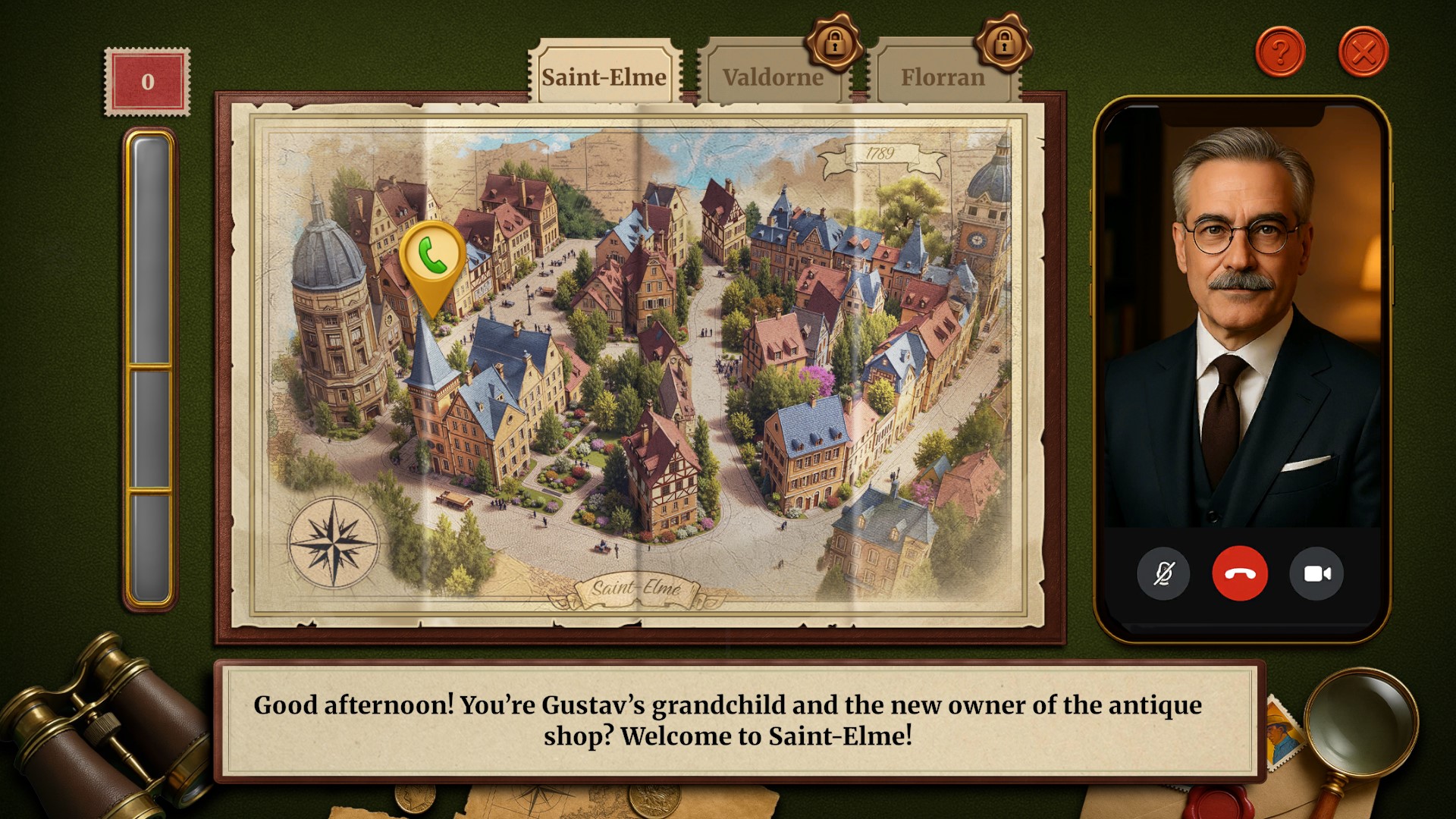Viewport: 1456px width, 819px height.
Task: Select the Saint-Elme map tab
Action: tap(604, 76)
